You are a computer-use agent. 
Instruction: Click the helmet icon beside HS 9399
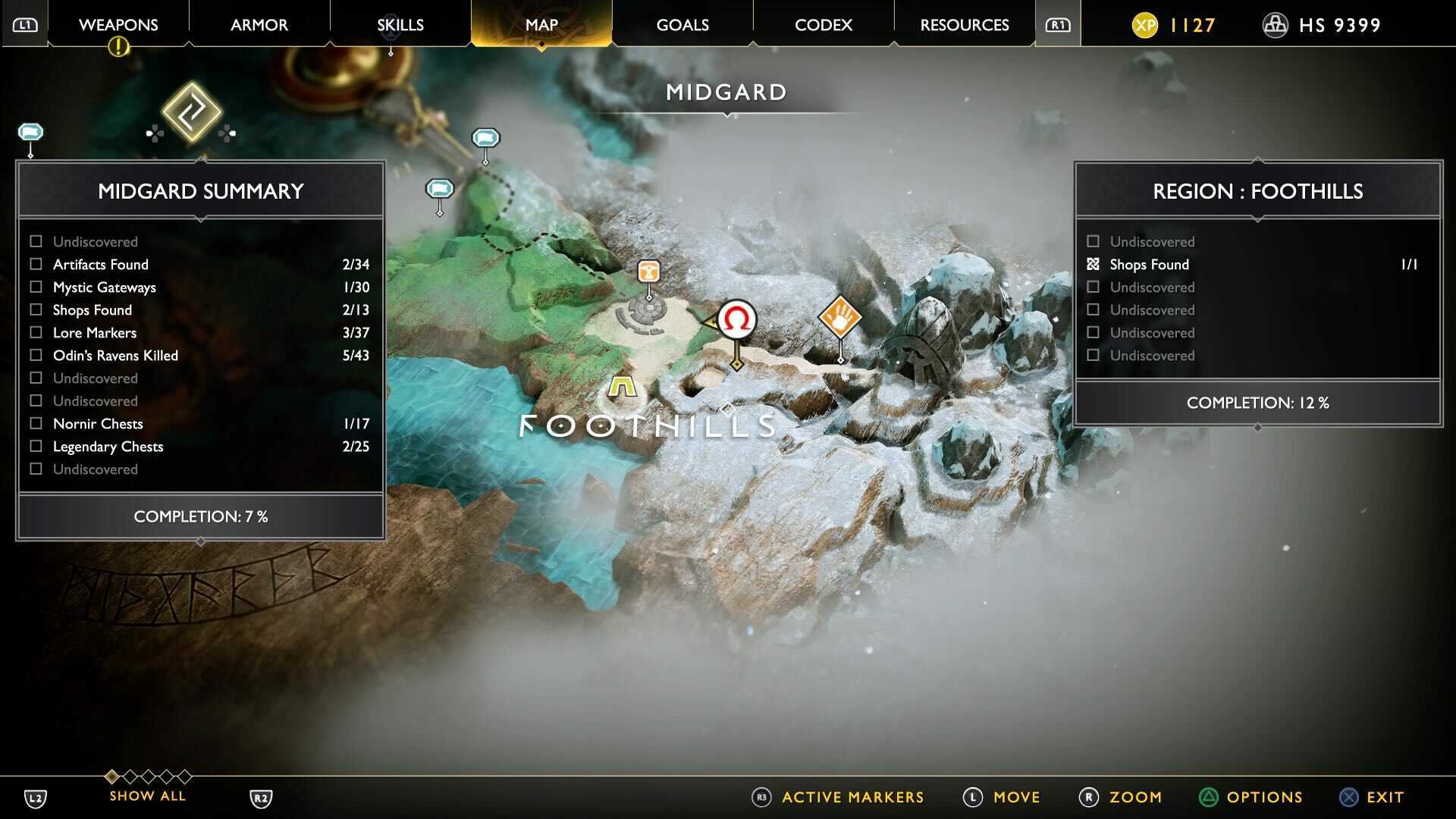click(x=1275, y=24)
